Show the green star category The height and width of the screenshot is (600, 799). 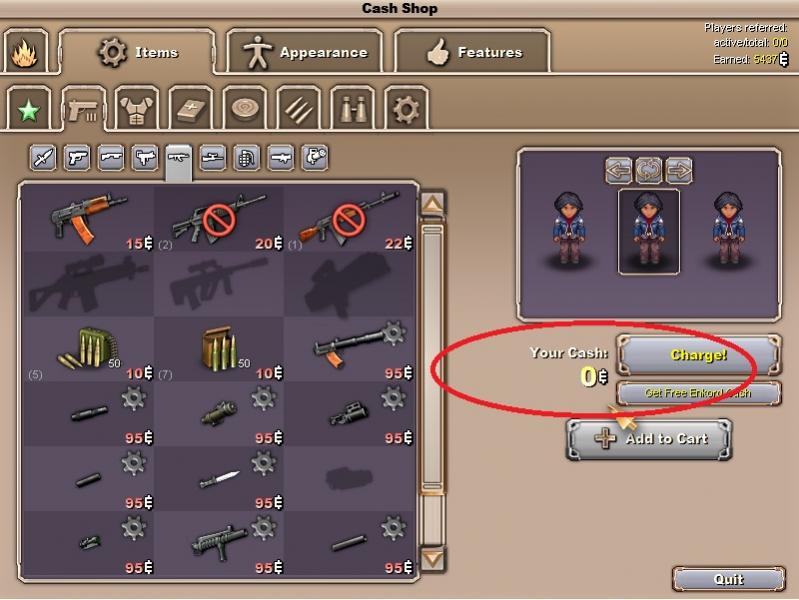(x=28, y=109)
